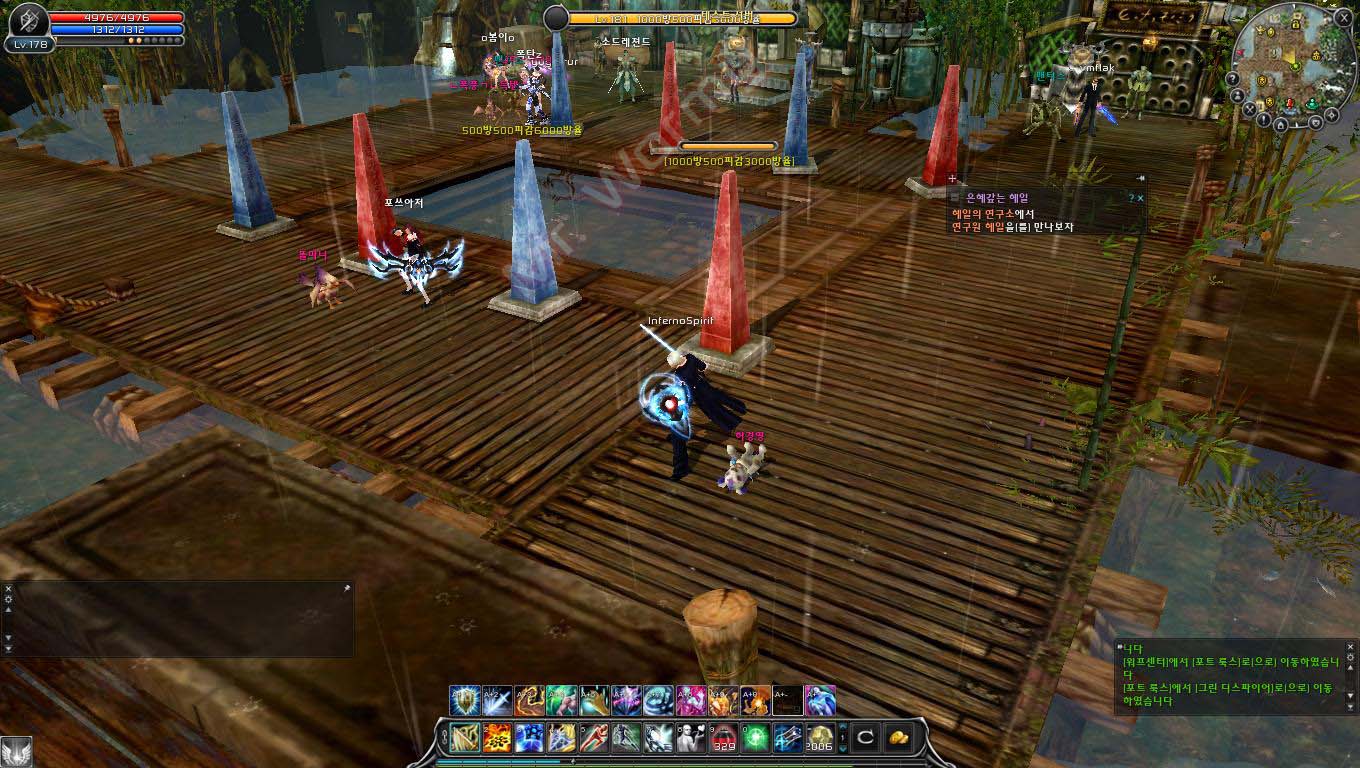1360x768 pixels.
Task: Expand the quest tracker with plus button
Action: click(952, 180)
